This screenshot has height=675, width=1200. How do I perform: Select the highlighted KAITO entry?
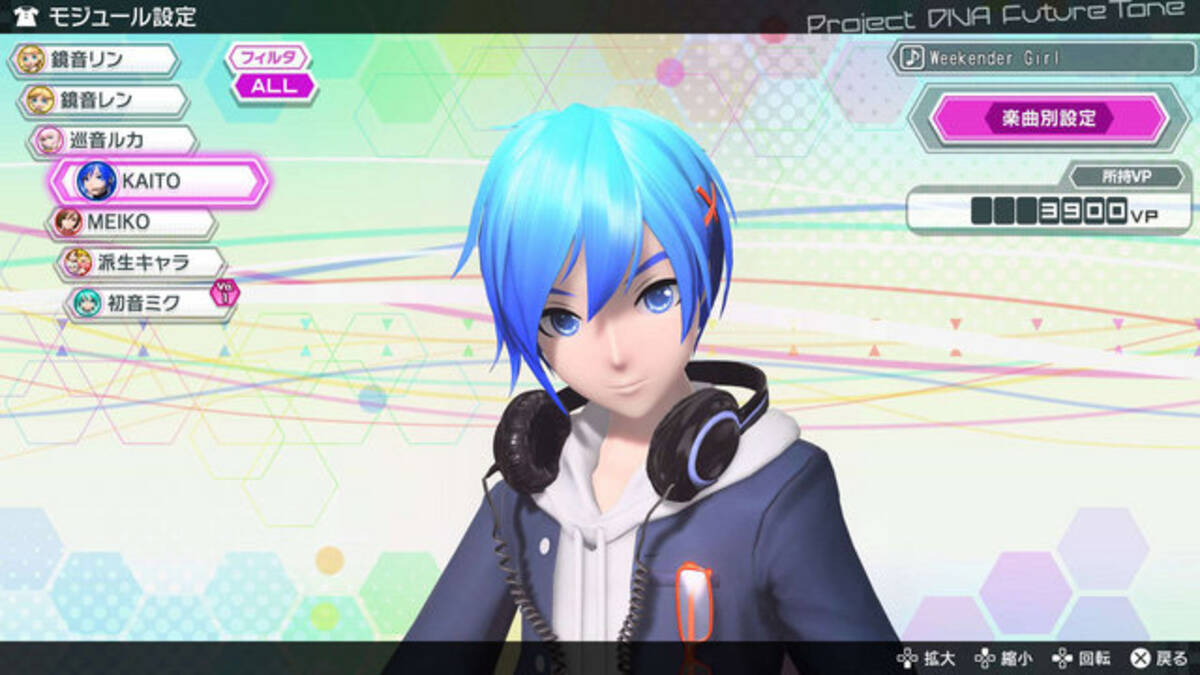(160, 182)
